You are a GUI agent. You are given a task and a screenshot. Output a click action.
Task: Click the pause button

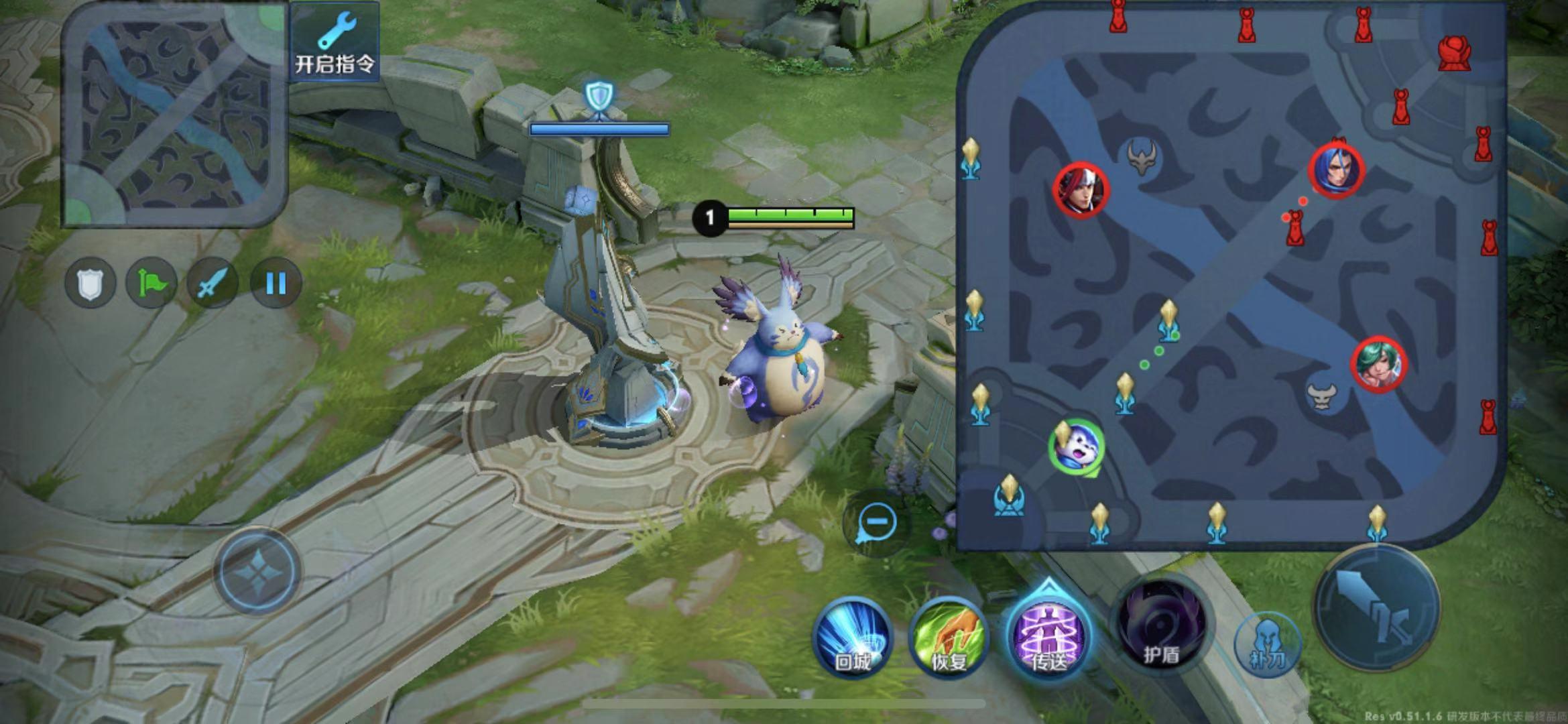tap(276, 283)
